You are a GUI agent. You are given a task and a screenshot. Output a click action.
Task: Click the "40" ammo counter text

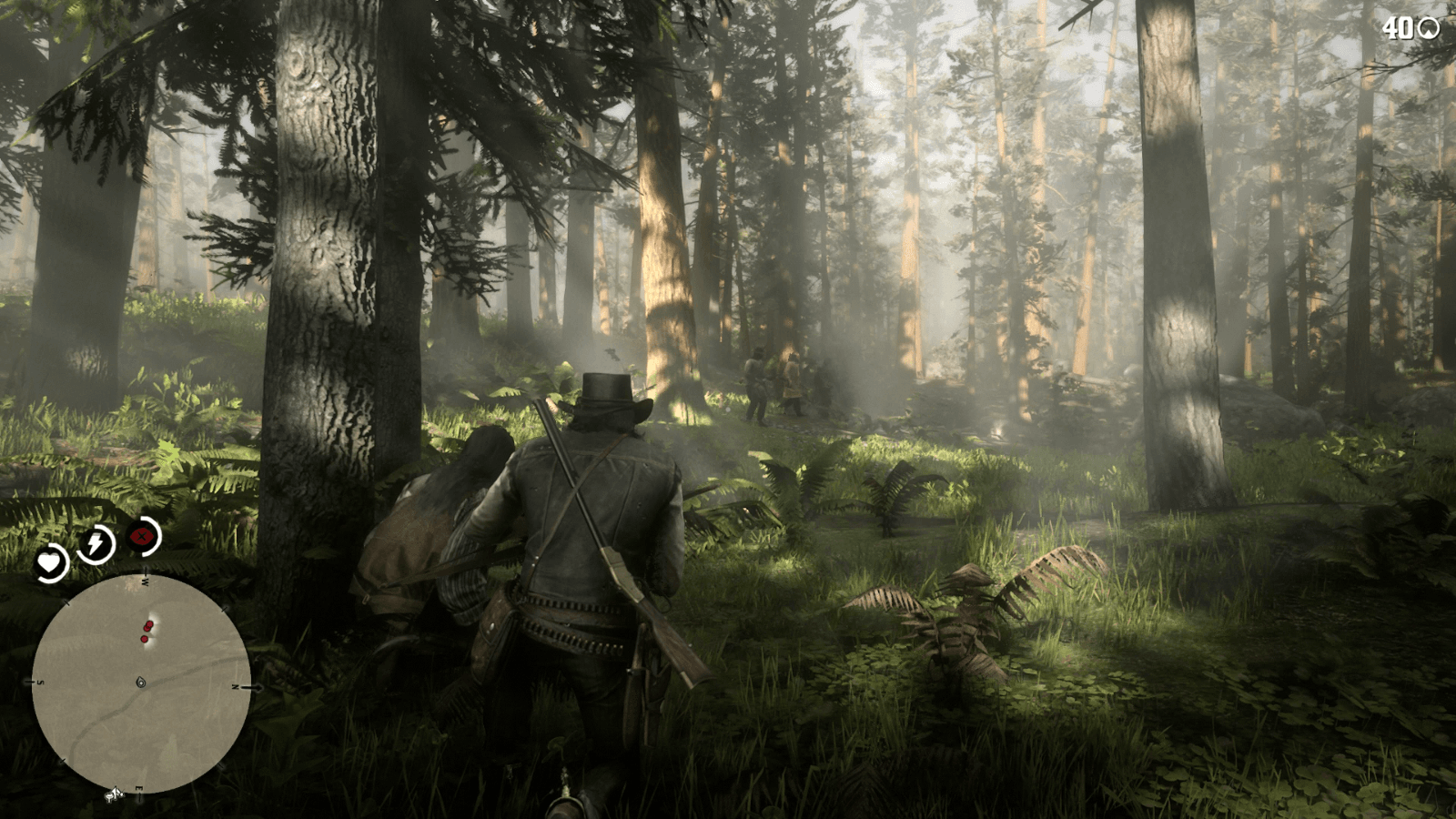pyautogui.click(x=1398, y=28)
